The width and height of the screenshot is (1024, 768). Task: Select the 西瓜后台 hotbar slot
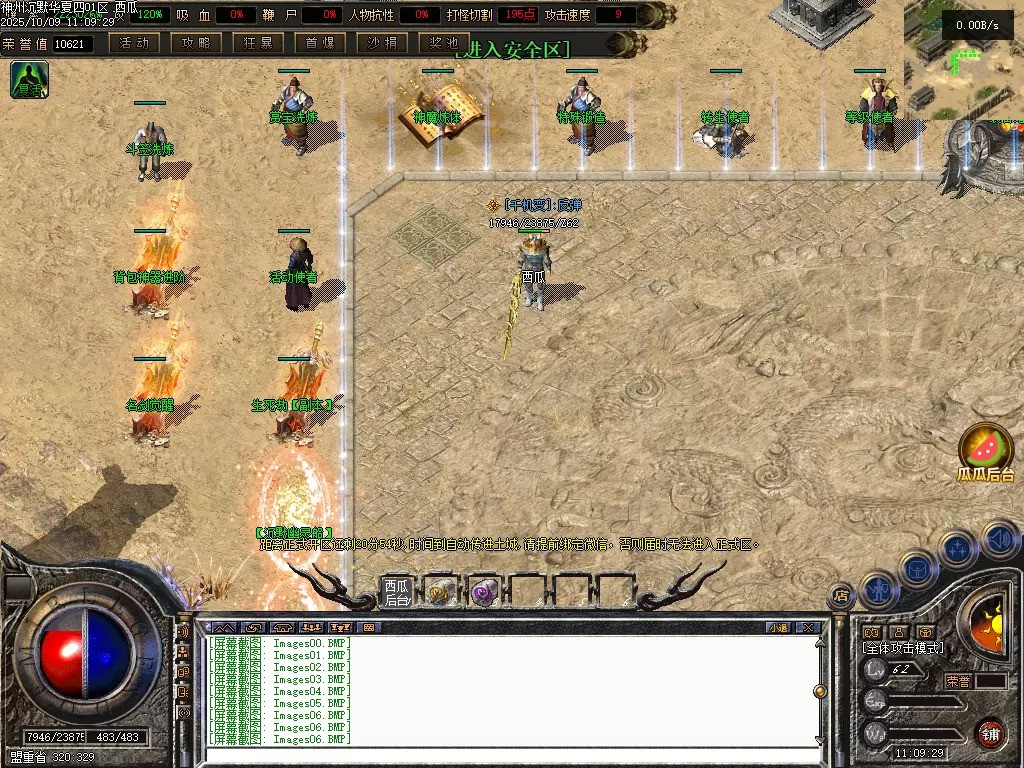(x=397, y=592)
